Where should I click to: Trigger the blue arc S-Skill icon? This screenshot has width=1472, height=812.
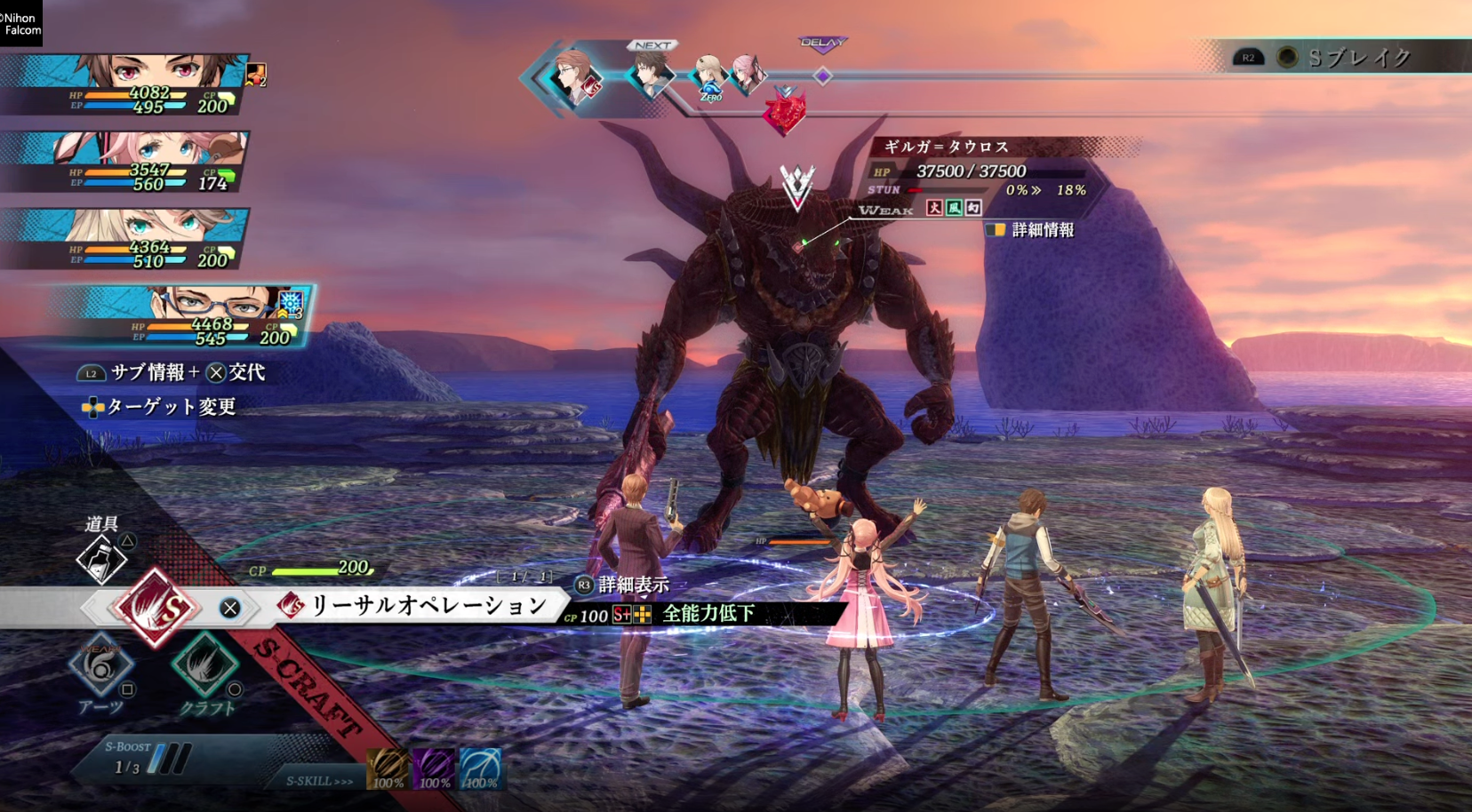click(x=481, y=768)
